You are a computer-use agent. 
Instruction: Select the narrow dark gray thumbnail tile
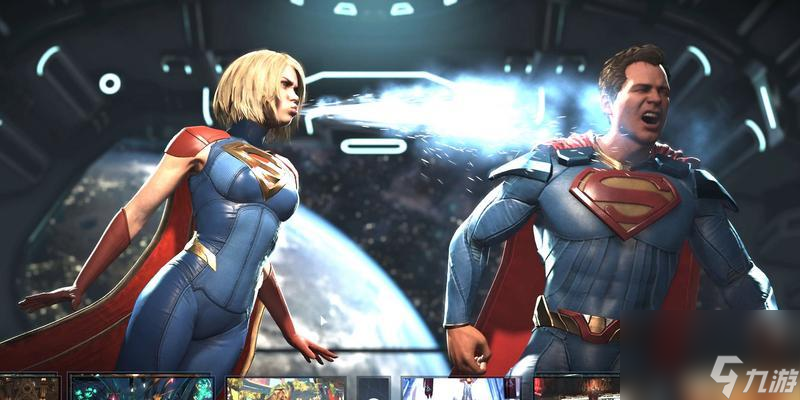(373, 388)
